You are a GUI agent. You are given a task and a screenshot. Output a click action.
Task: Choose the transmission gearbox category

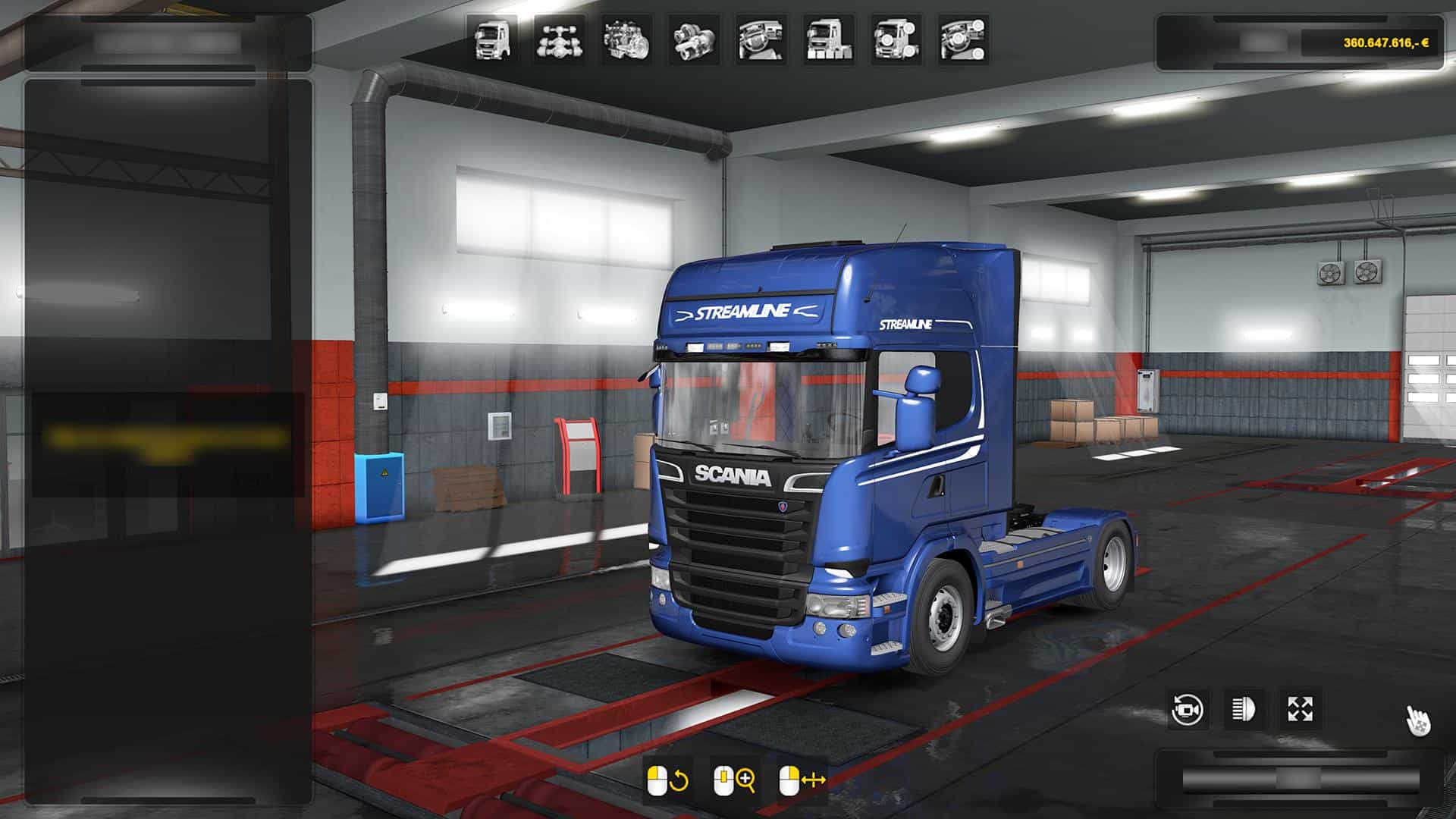pyautogui.click(x=693, y=39)
